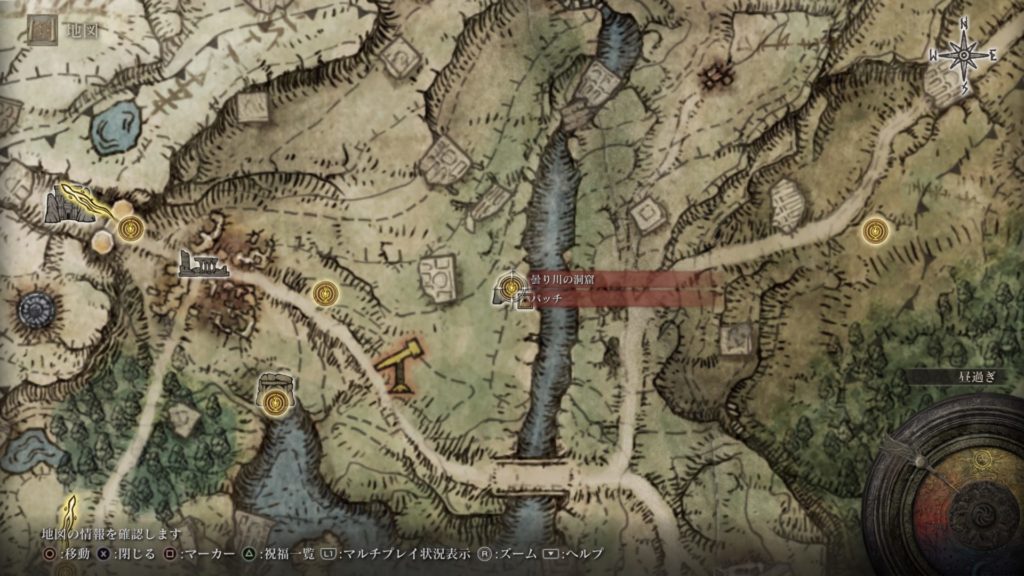
Task: Pick the grace marker east of the river
Action: pos(876,230)
